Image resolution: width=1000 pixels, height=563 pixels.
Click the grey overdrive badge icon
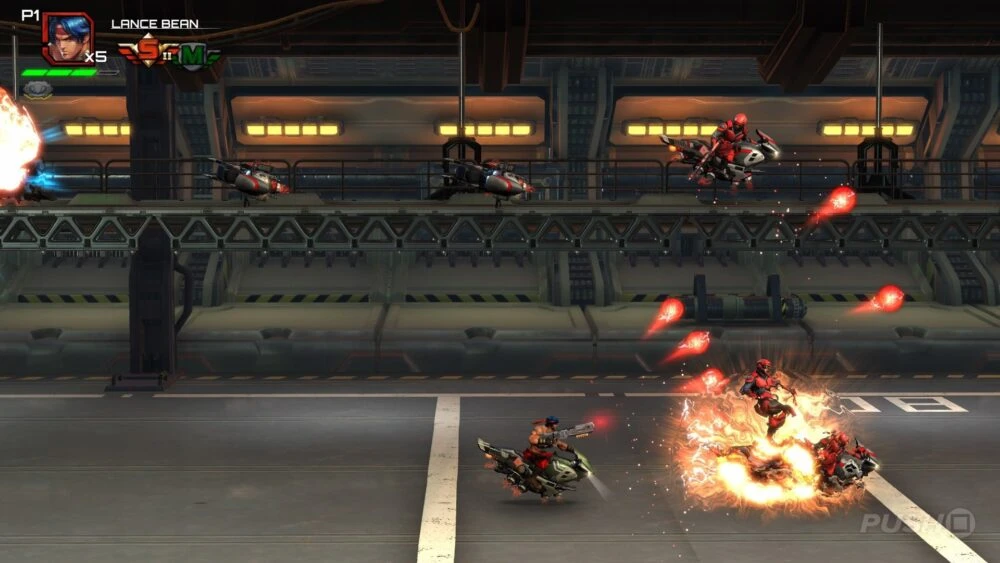pos(37,89)
